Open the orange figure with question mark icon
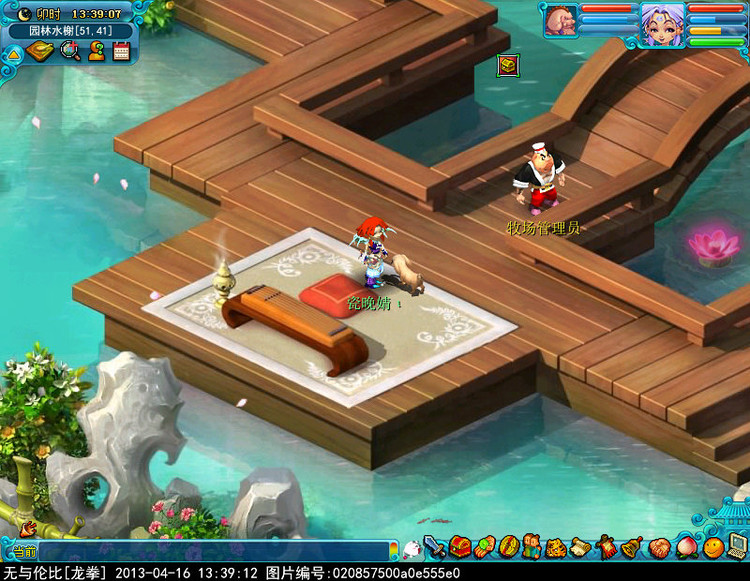This screenshot has height=581, width=750. (96, 51)
